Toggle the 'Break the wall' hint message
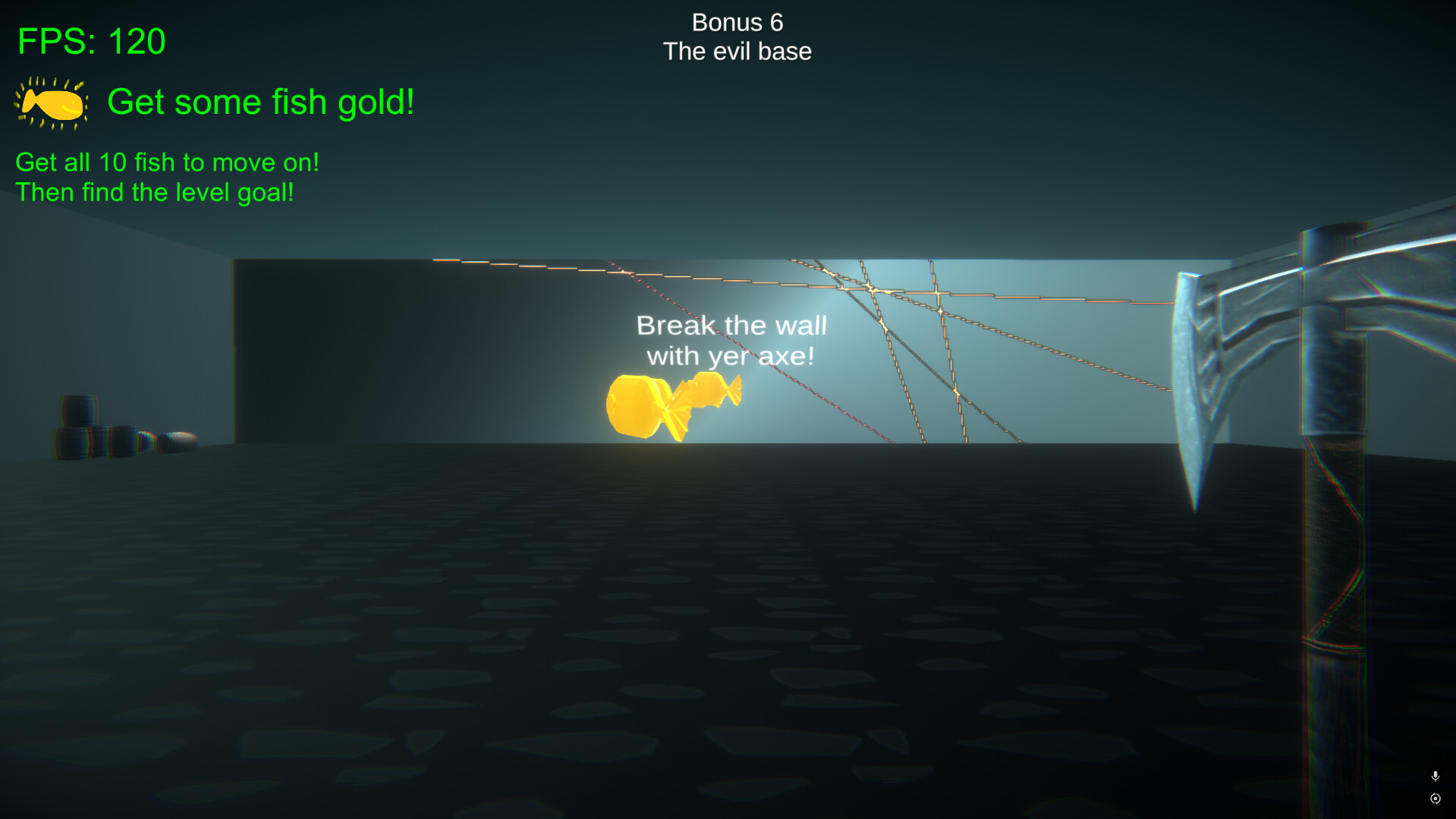The image size is (1456, 819). click(x=730, y=340)
